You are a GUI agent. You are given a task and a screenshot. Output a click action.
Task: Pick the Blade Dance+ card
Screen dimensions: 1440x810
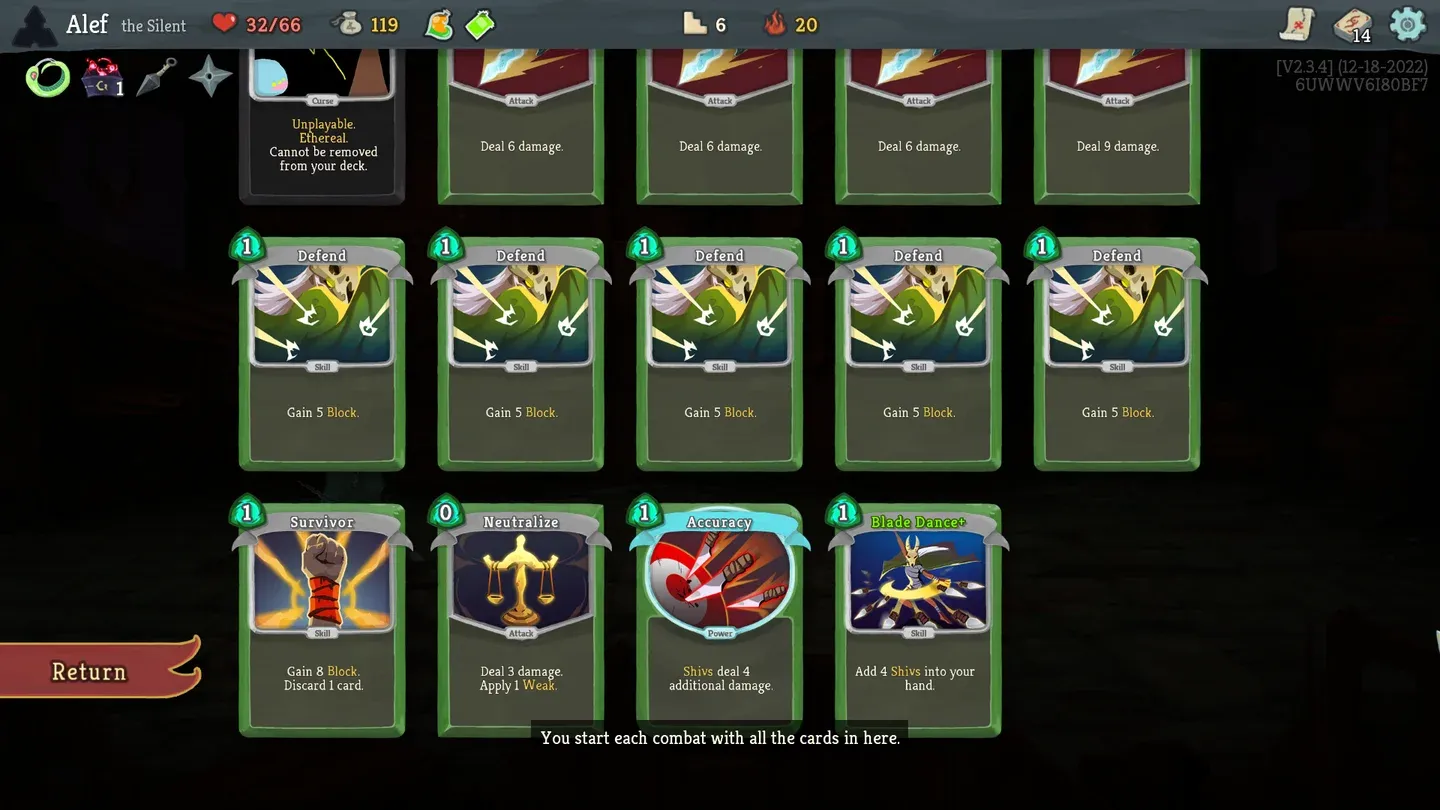(918, 620)
